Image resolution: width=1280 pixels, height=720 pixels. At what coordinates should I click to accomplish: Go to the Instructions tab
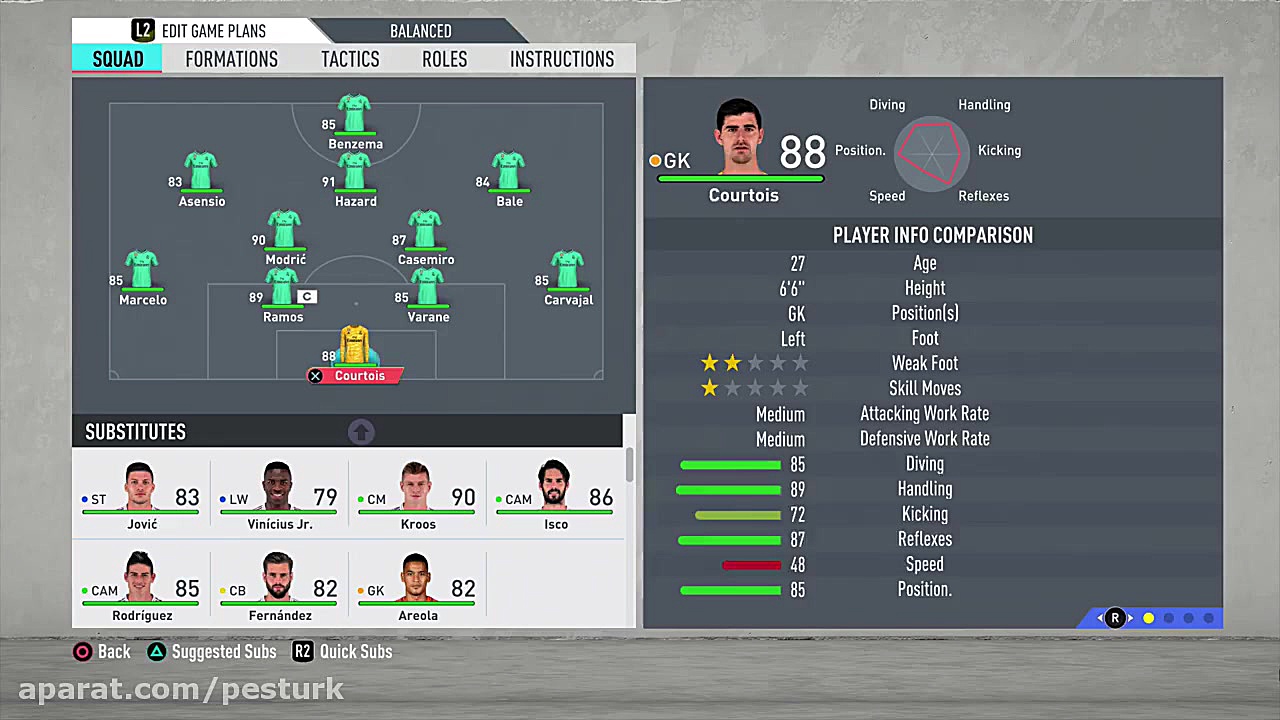tap(562, 59)
